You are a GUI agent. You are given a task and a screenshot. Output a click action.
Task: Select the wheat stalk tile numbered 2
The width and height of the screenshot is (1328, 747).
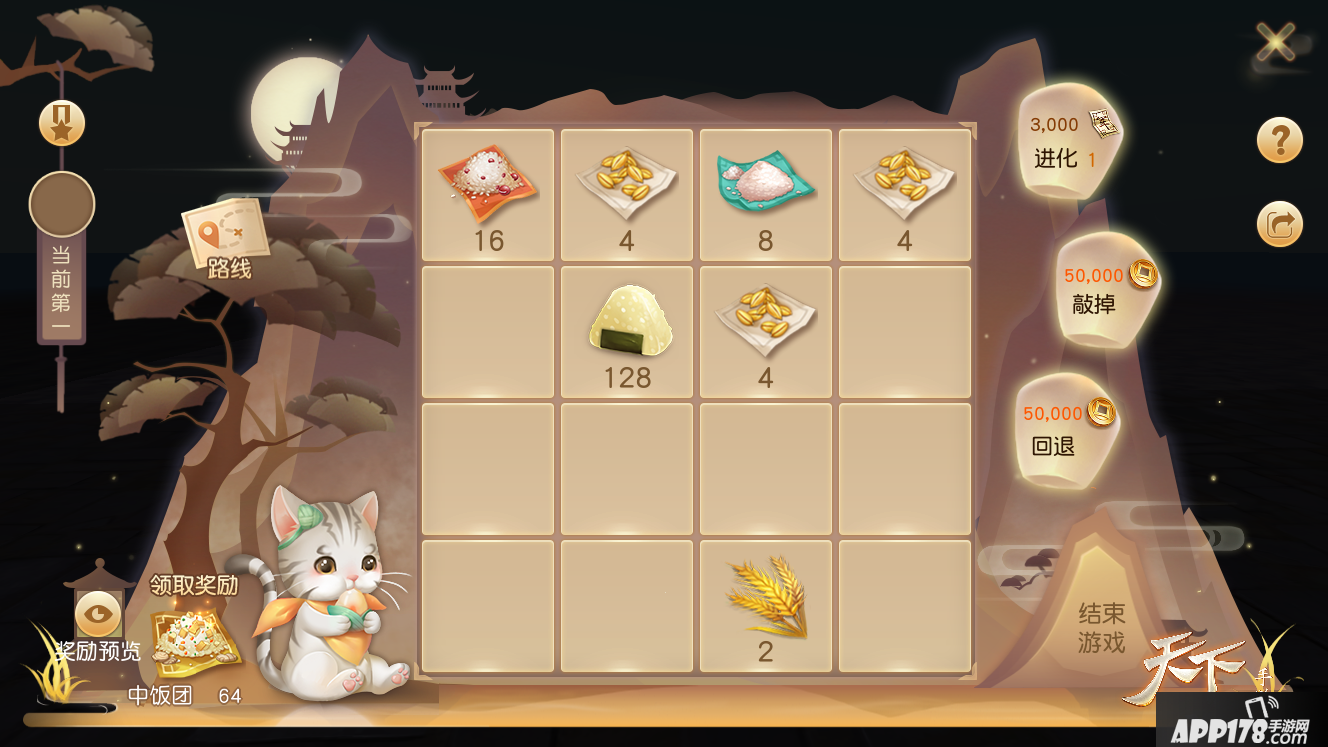pyautogui.click(x=766, y=606)
